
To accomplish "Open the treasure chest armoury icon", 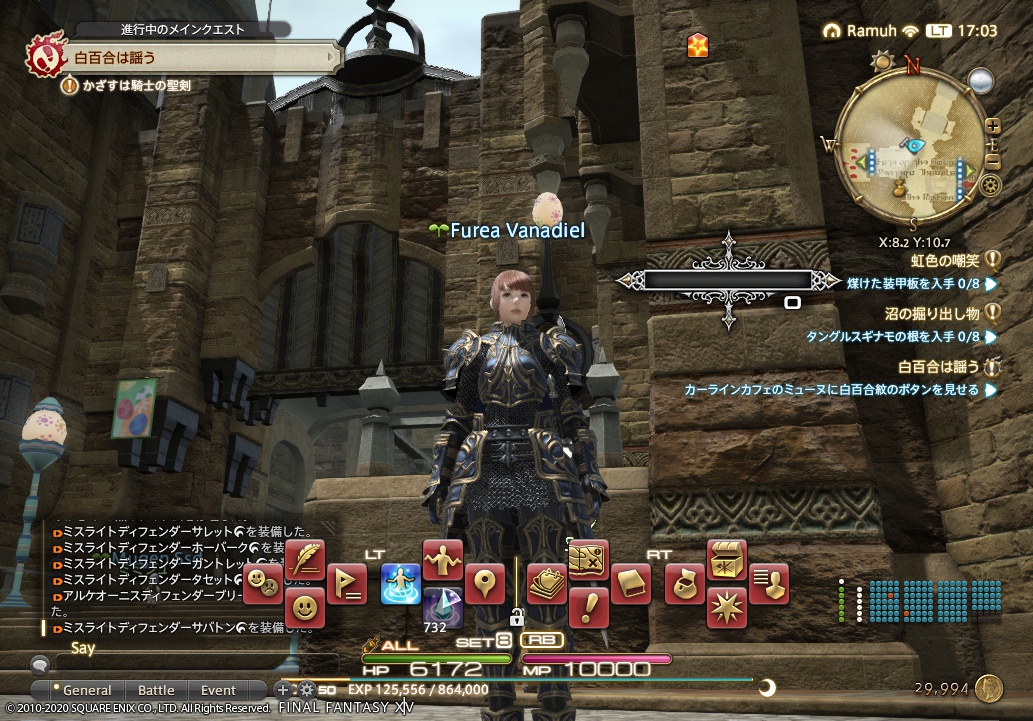I will pos(727,560).
